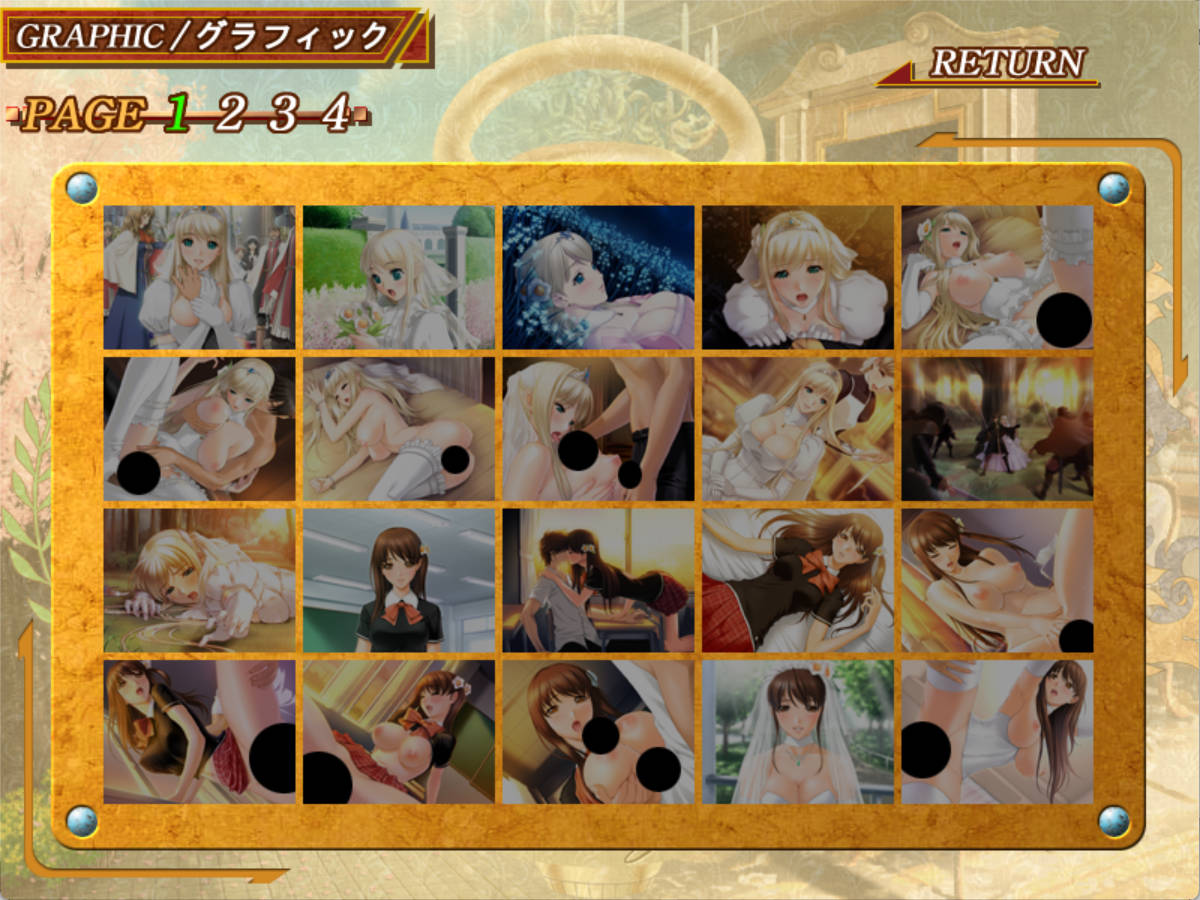Open gallery page 3
1200x900 pixels.
point(283,114)
